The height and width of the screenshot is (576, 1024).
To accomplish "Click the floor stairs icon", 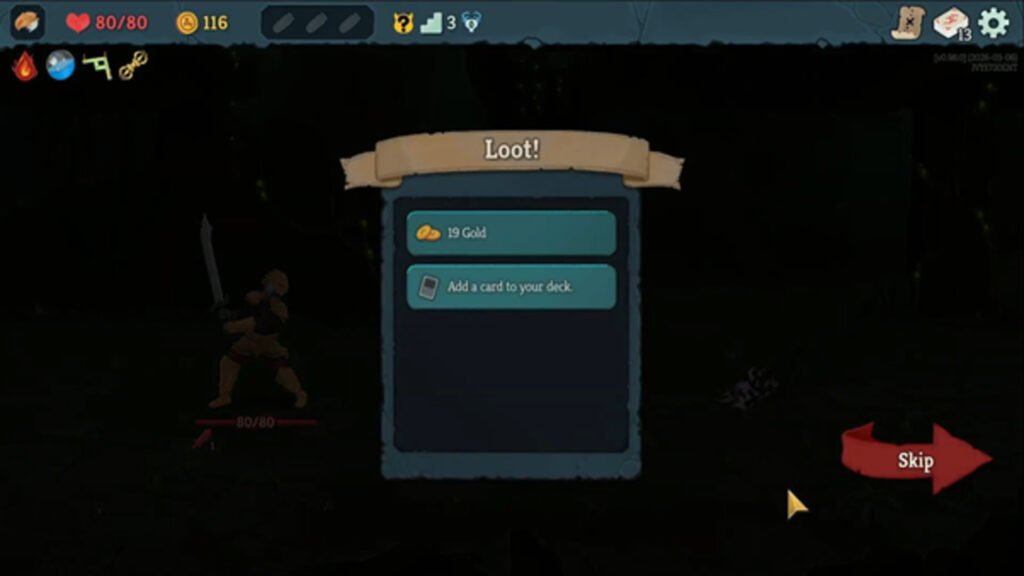I will point(431,22).
